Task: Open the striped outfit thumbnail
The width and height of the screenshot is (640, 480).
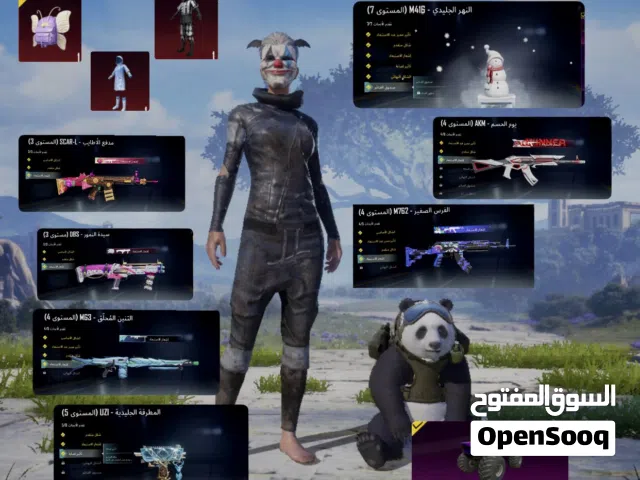Action: pos(185,28)
